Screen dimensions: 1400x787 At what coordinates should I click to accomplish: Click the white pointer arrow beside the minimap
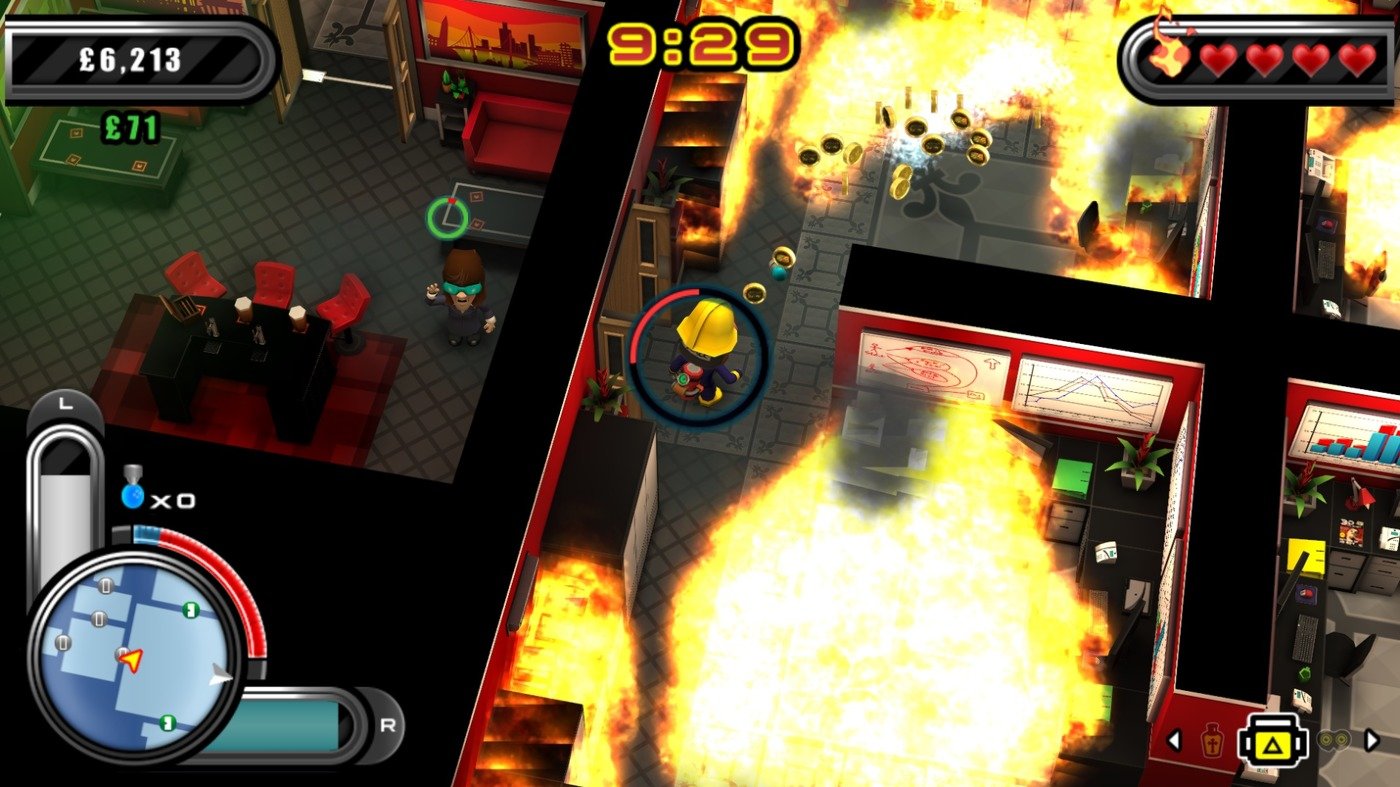(x=220, y=676)
